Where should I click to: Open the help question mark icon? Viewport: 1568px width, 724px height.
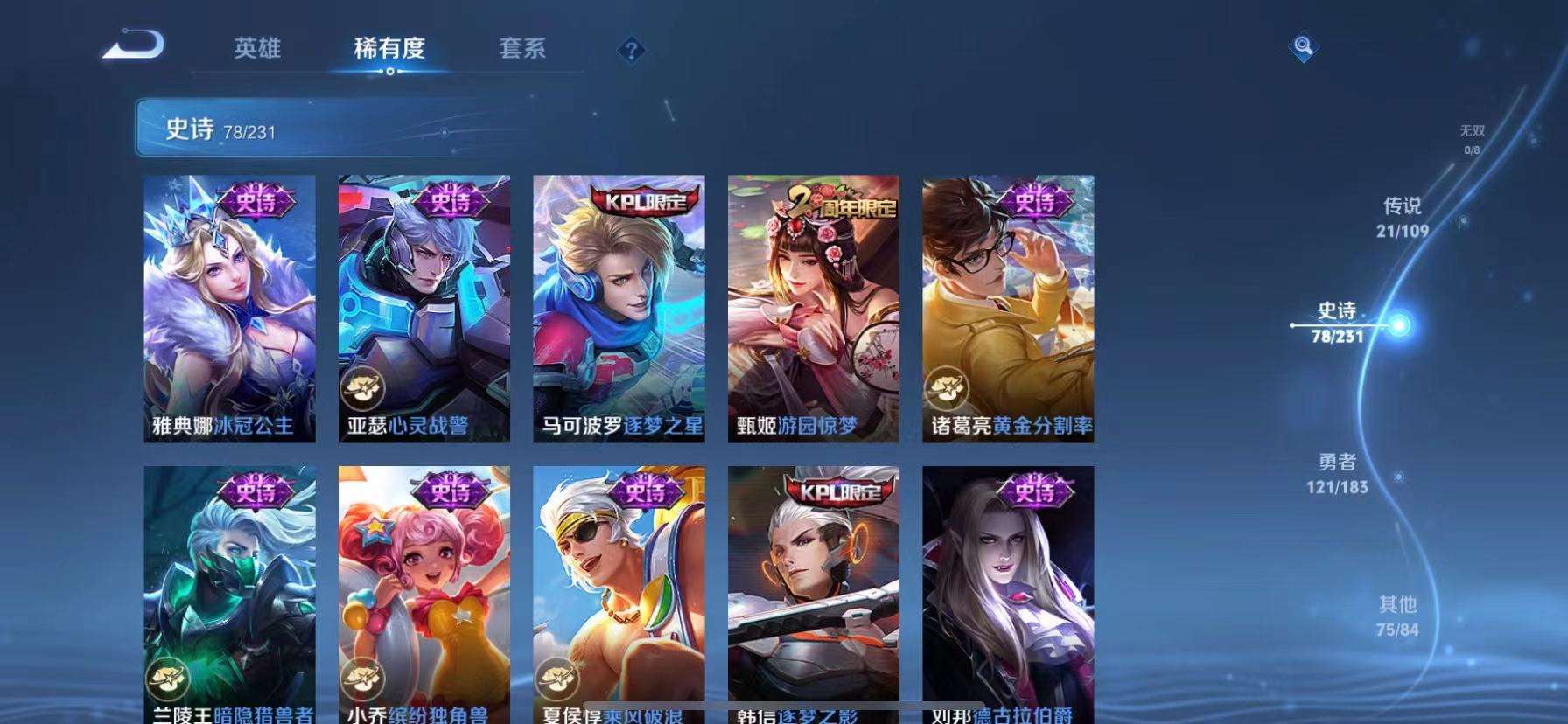coord(632,50)
